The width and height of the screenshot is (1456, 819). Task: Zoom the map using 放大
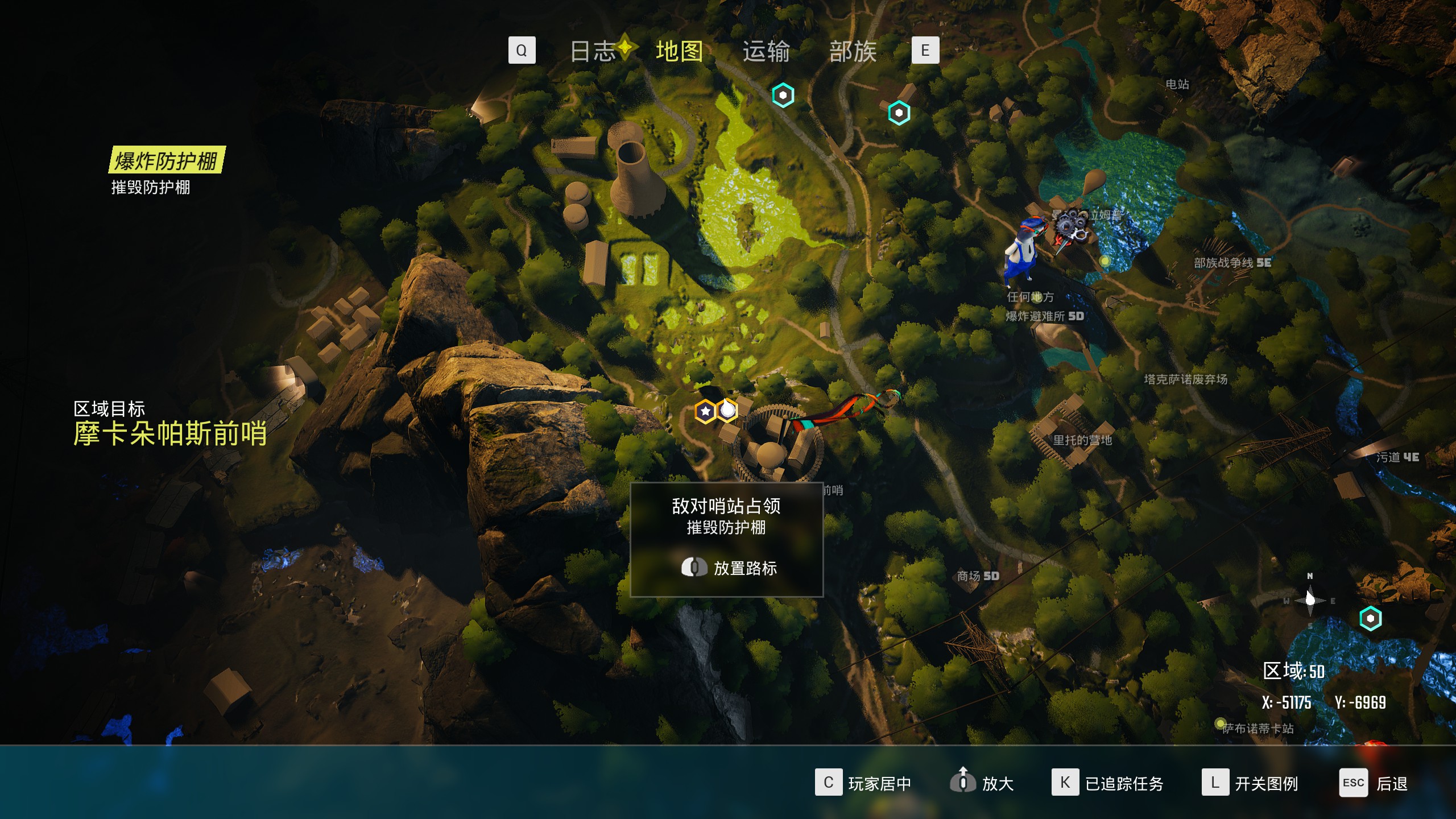click(x=982, y=783)
